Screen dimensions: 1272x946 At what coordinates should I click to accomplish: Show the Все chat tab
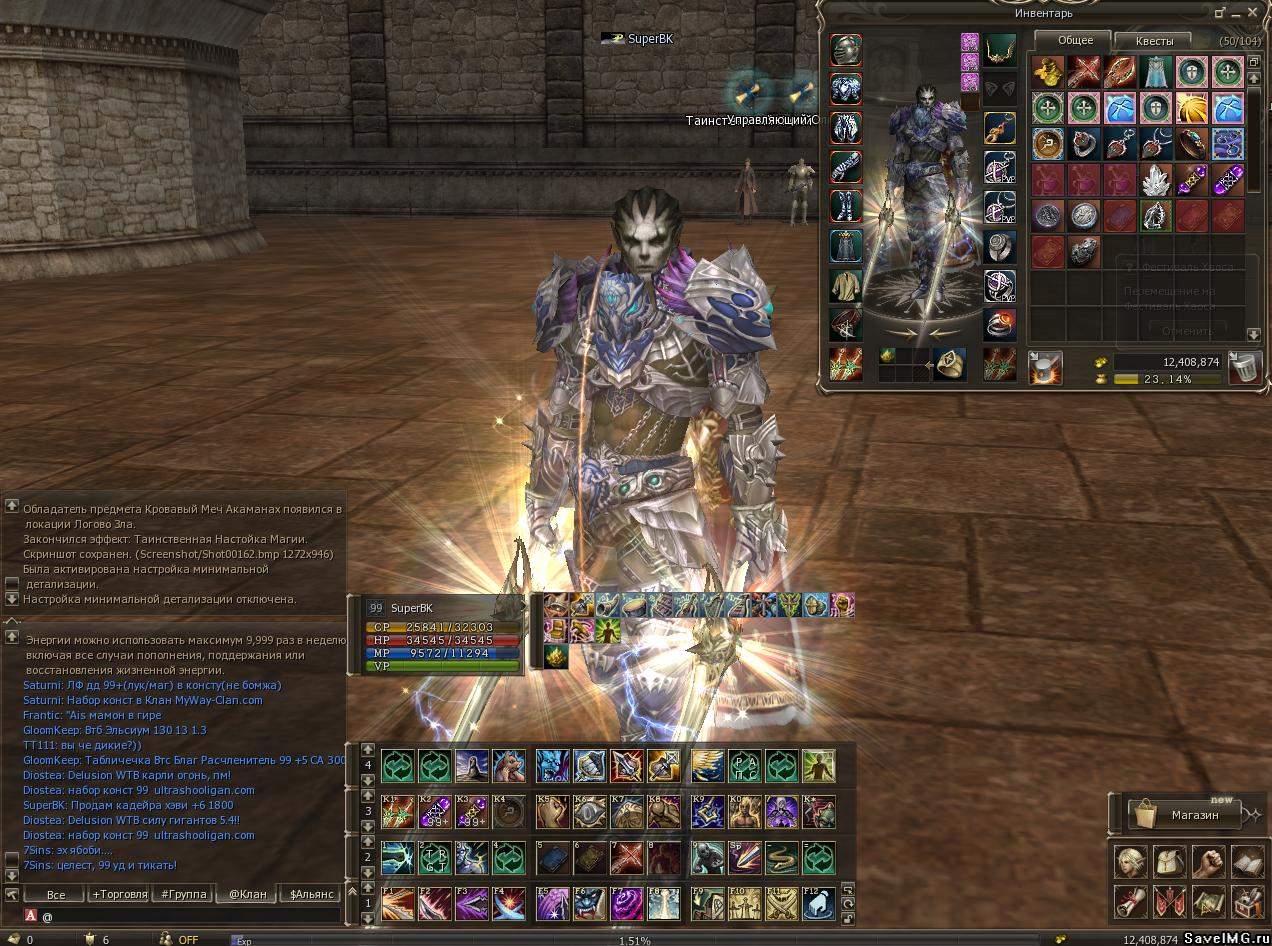pos(55,894)
